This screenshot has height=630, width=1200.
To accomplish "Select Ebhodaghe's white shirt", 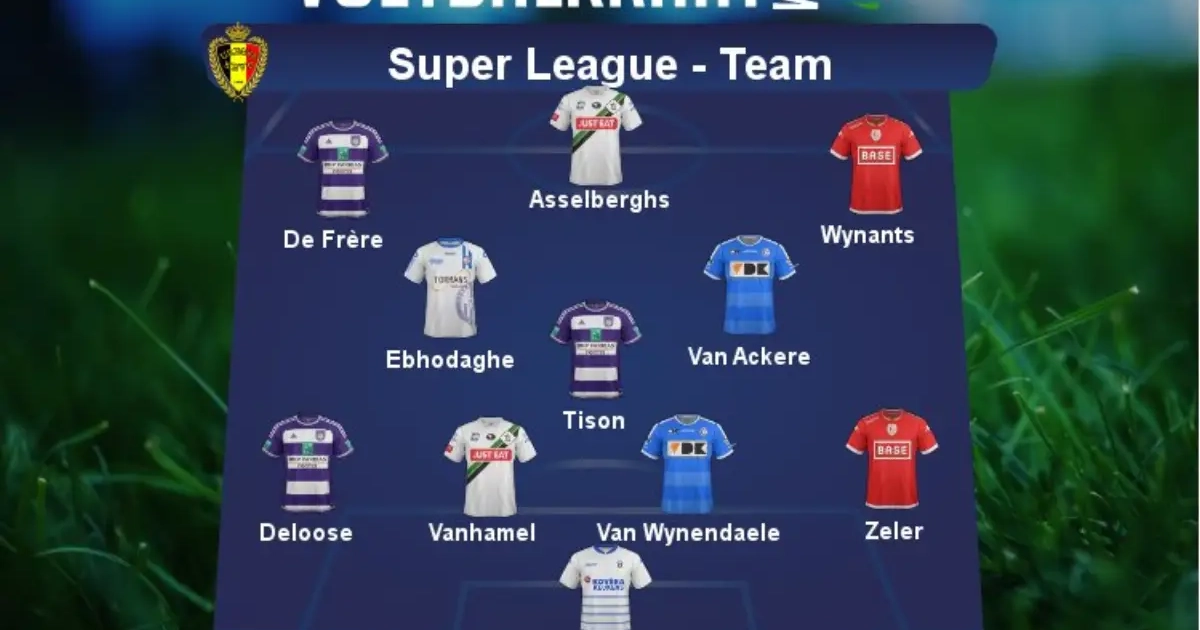I will click(x=450, y=287).
